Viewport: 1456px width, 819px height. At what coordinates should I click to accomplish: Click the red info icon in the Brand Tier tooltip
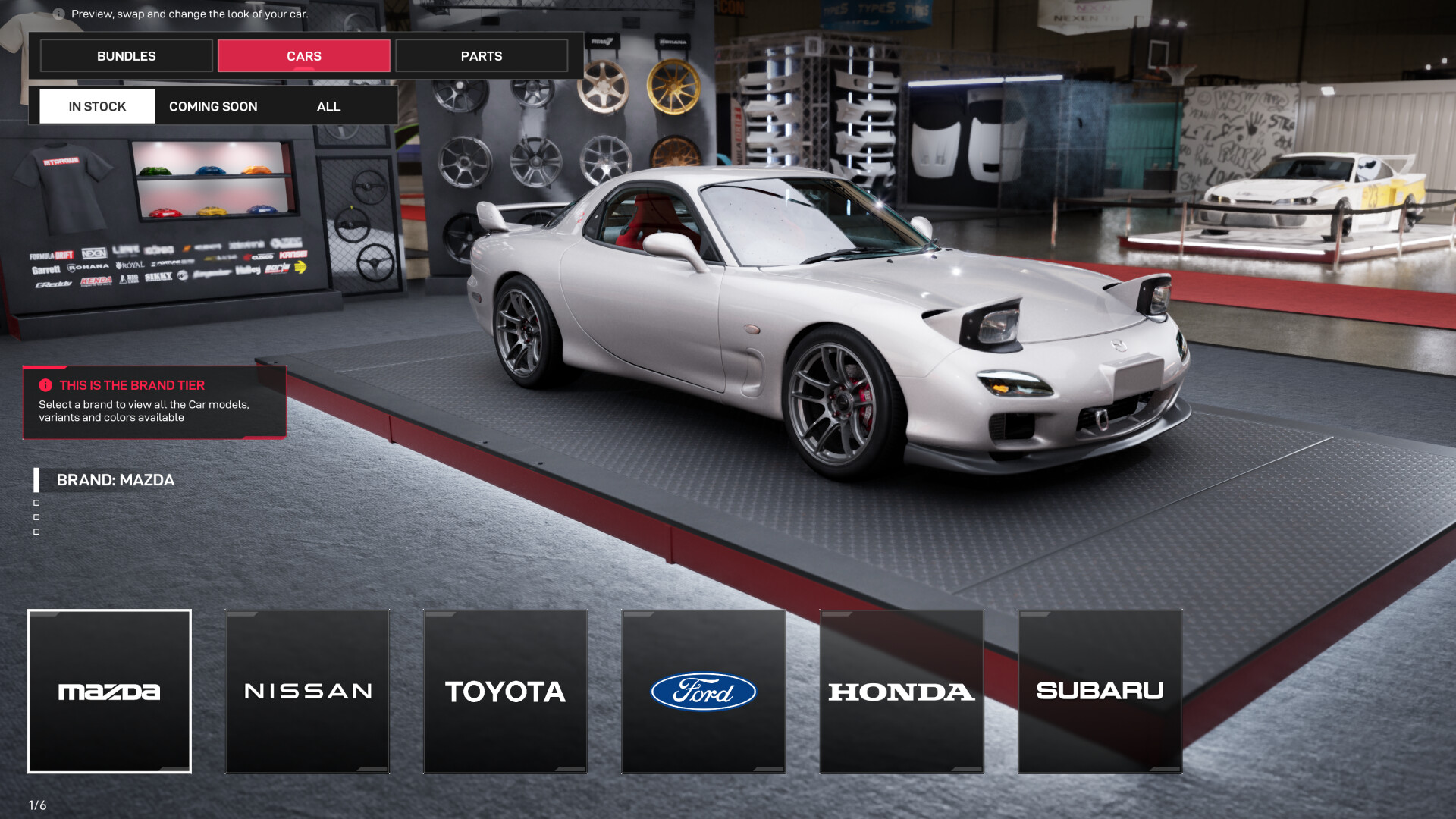[47, 384]
